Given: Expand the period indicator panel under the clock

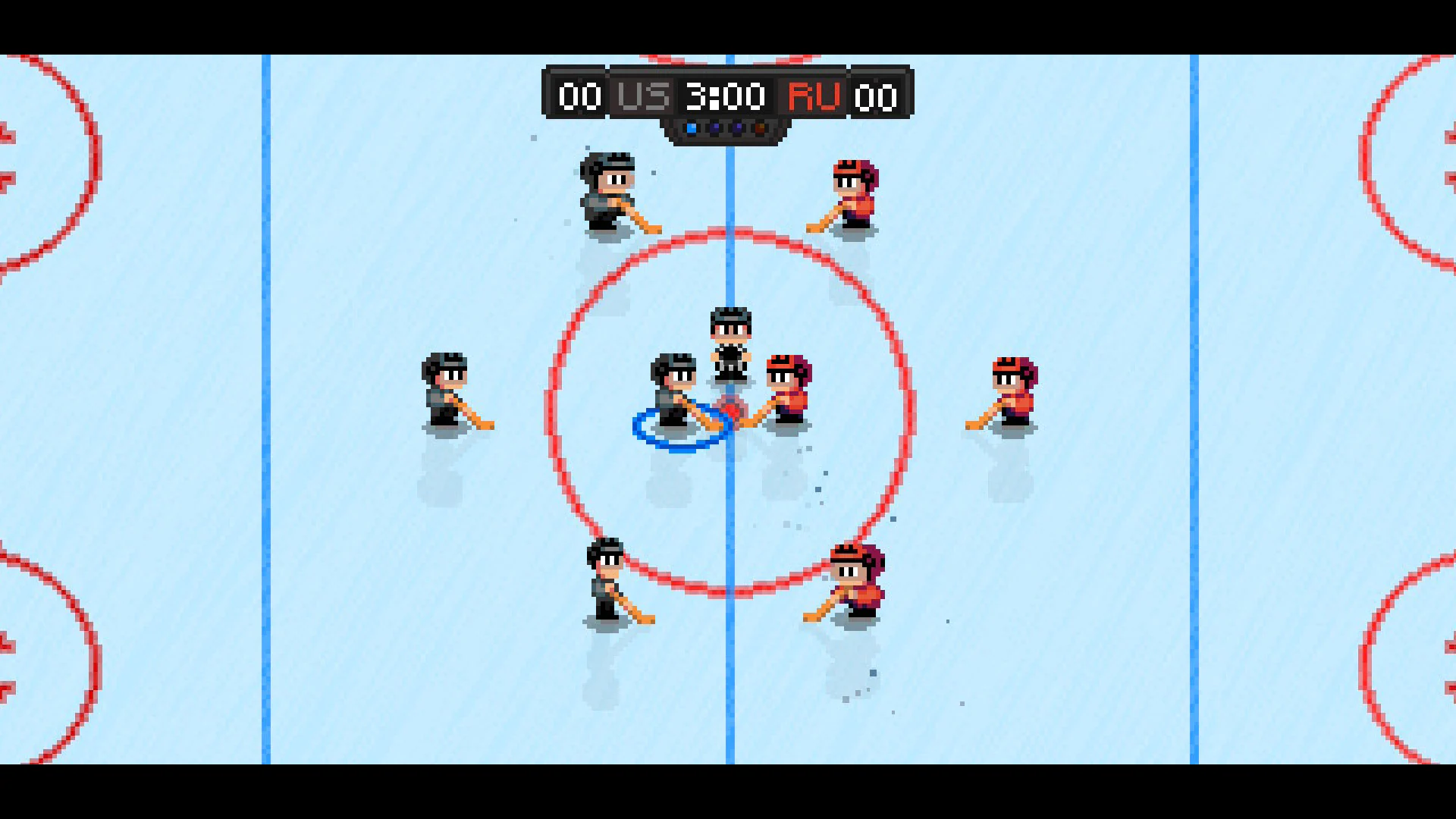Looking at the screenshot, I should (724, 129).
